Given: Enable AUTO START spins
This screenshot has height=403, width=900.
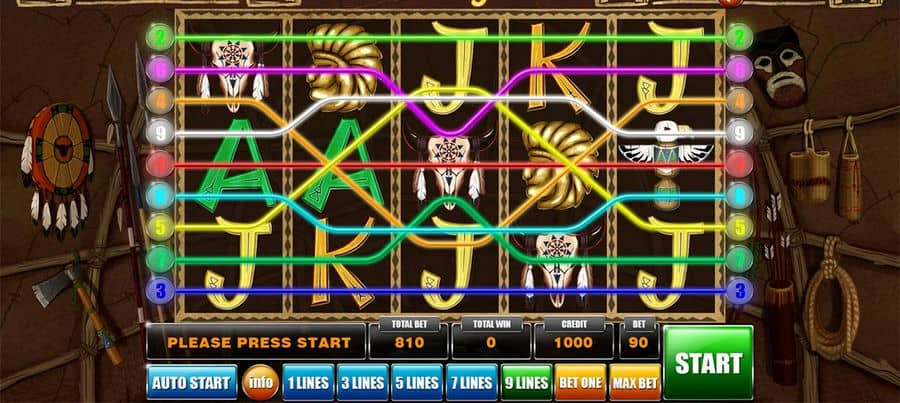Looking at the screenshot, I should [x=191, y=382].
